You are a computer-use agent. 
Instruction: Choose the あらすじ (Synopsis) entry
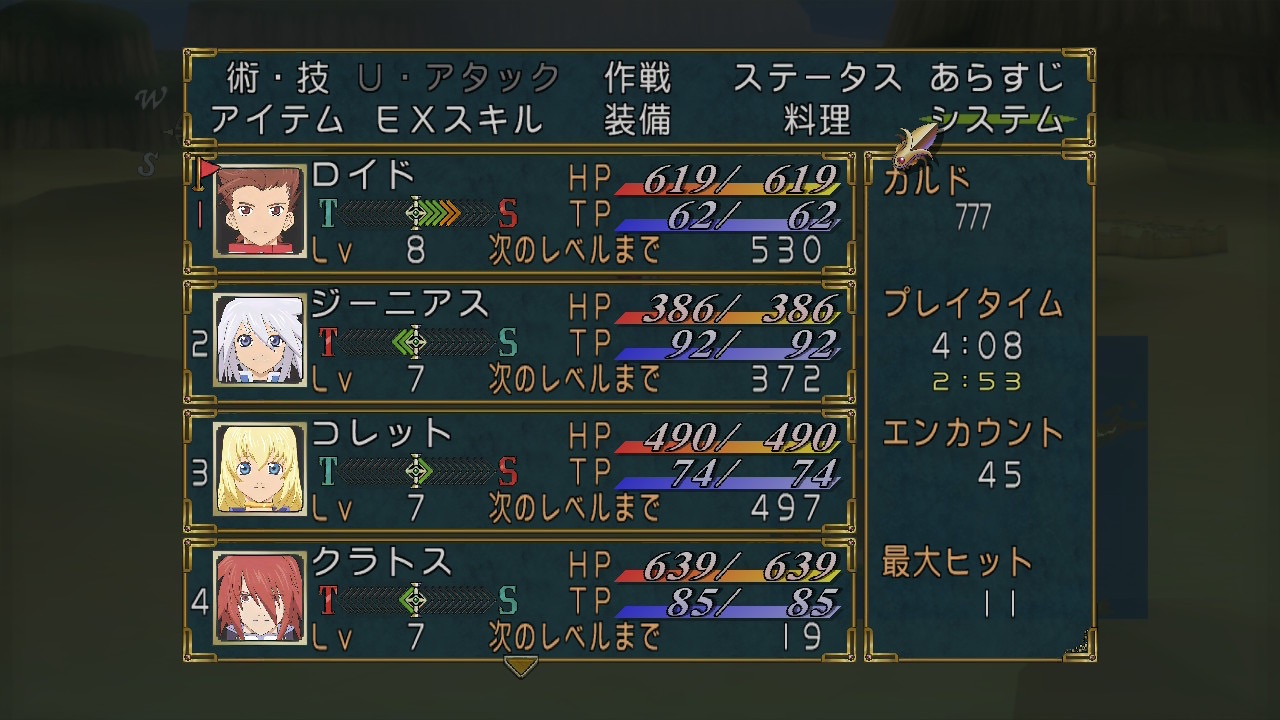point(997,77)
